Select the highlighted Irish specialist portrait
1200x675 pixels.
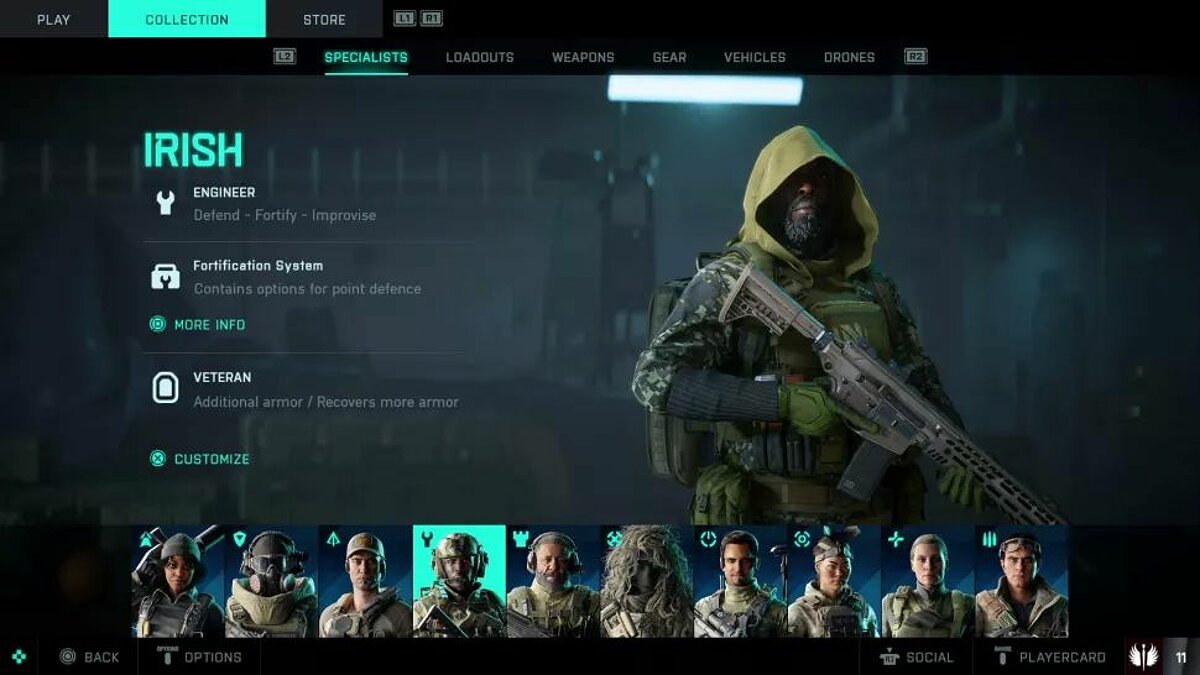pyautogui.click(x=459, y=581)
